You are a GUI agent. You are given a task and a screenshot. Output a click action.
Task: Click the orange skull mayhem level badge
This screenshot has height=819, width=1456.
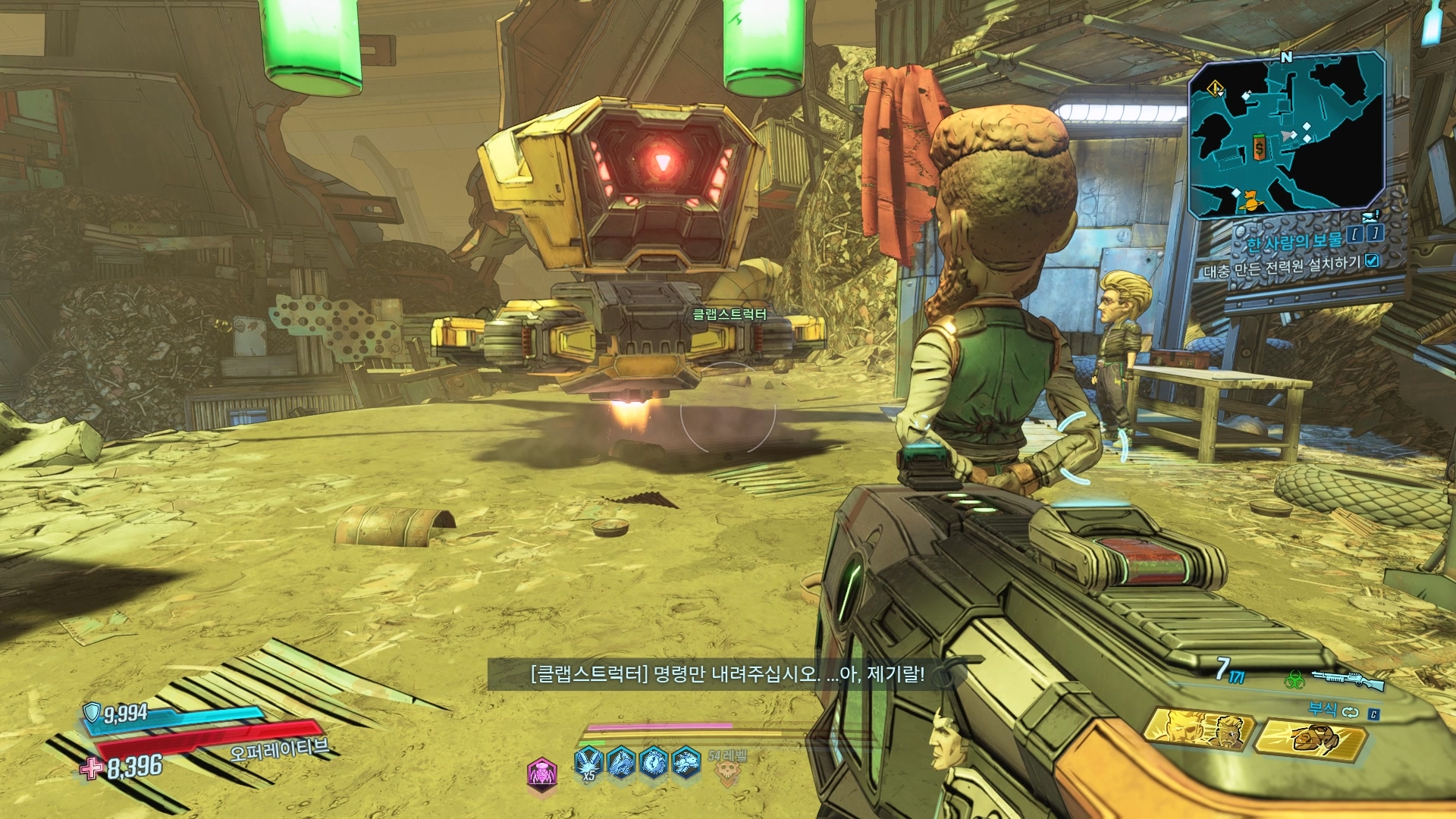pyautogui.click(x=727, y=773)
